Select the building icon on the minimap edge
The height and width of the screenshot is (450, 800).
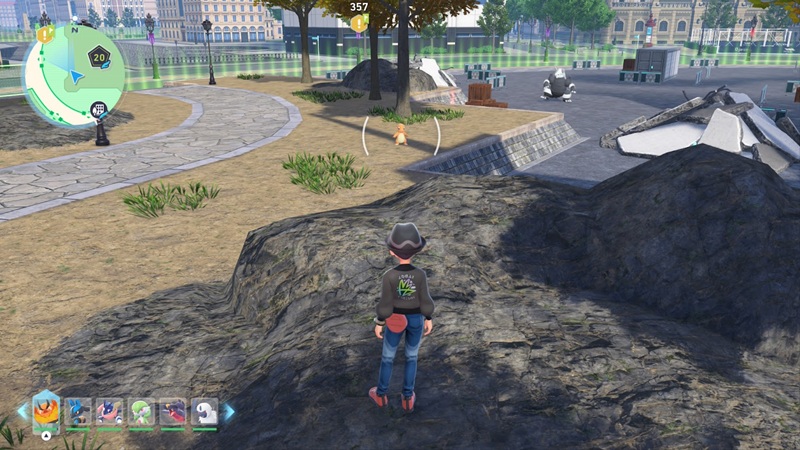tap(97, 109)
